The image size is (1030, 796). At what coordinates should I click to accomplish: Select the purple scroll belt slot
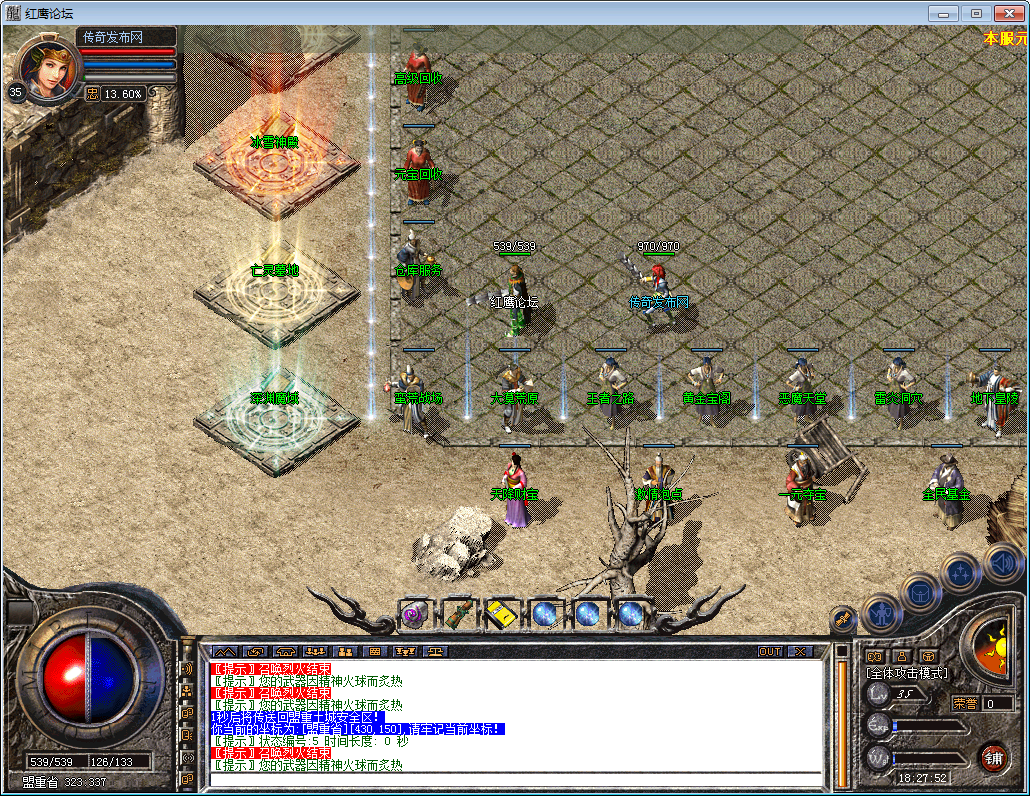tap(414, 613)
